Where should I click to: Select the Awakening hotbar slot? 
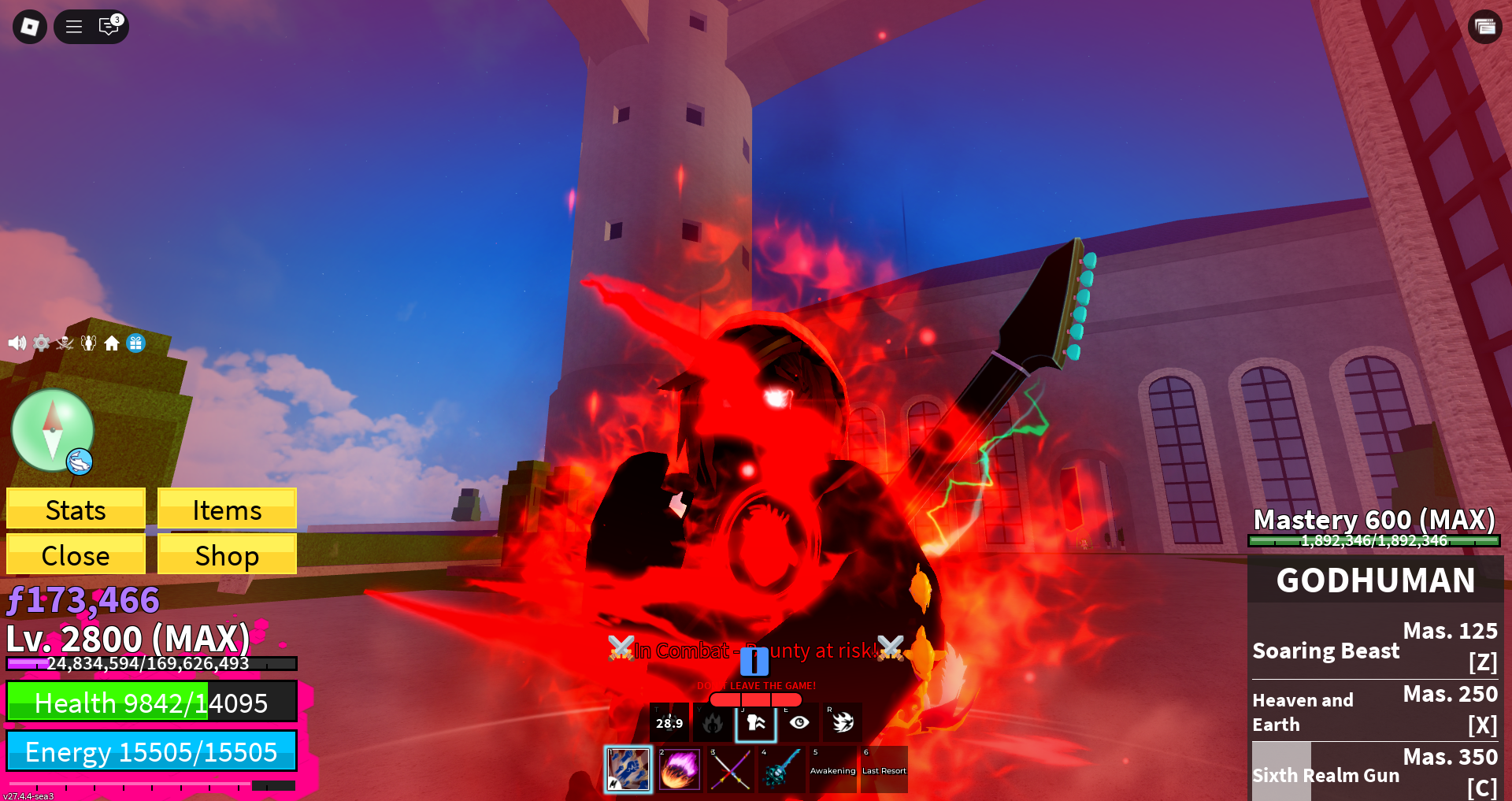click(832, 769)
